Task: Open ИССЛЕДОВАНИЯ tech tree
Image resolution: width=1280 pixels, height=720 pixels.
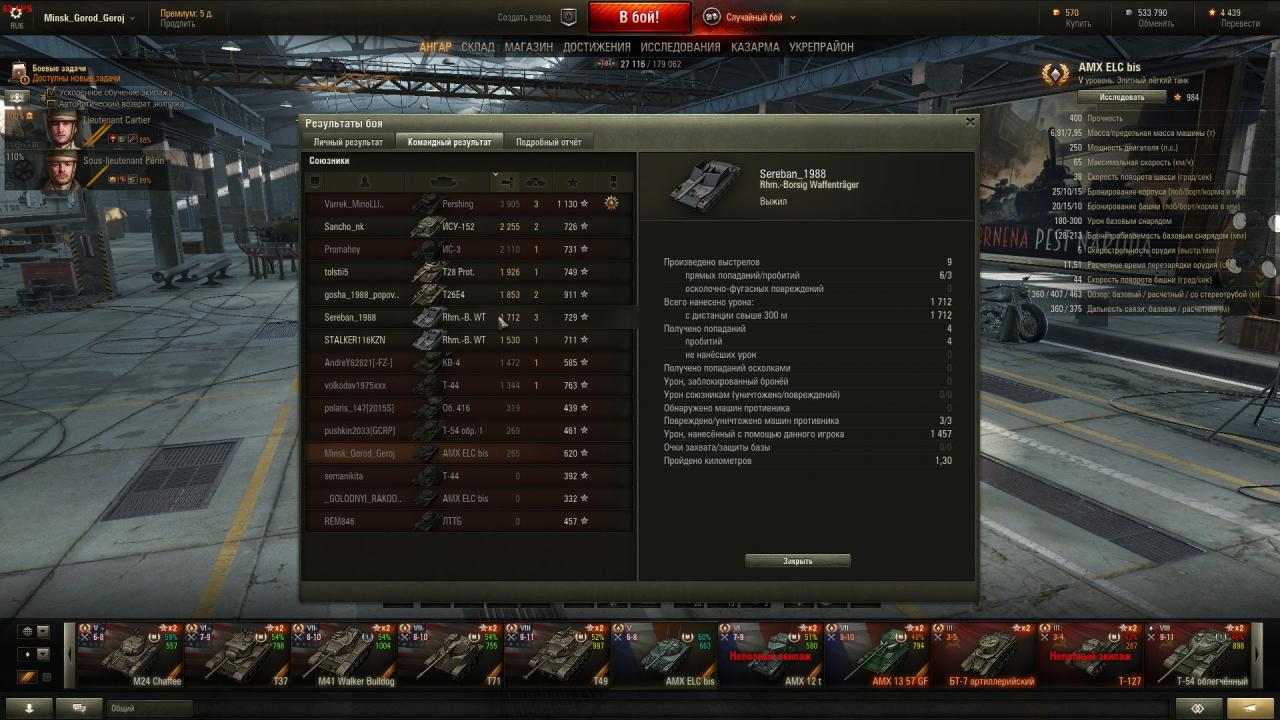Action: [x=680, y=47]
